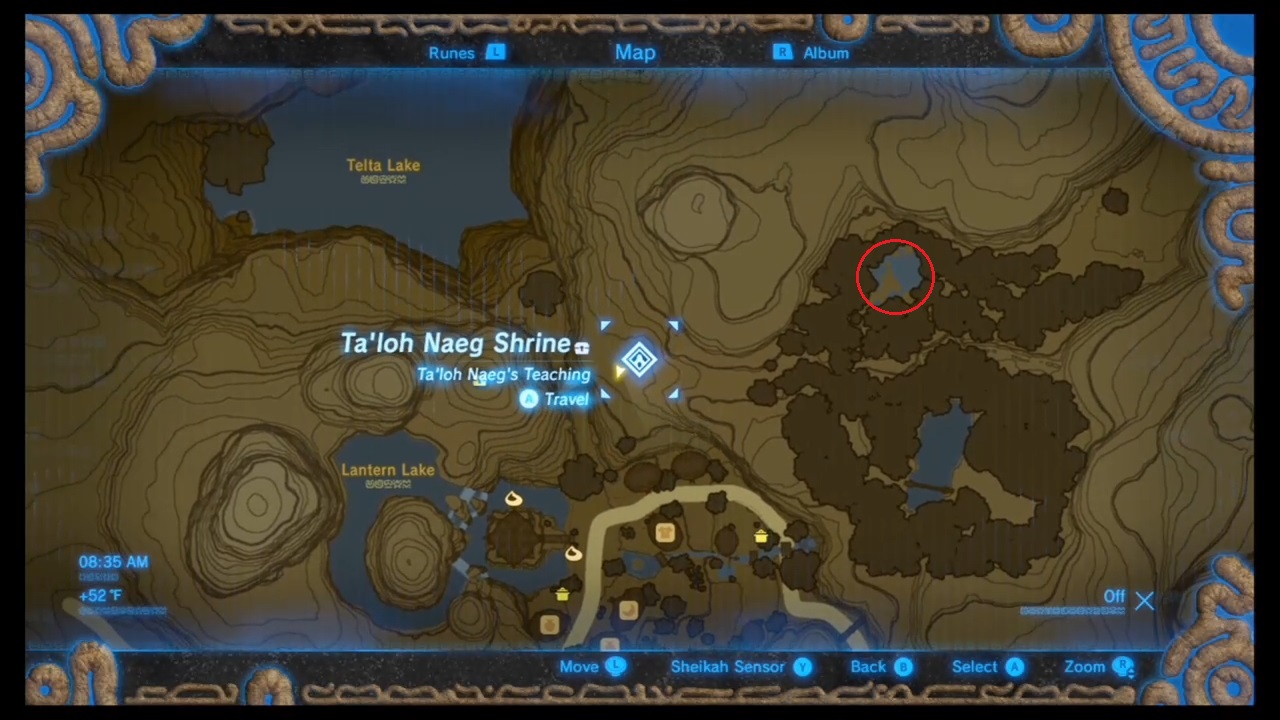Select the white marker north of Lantern Lake
Screen dimensions: 1280x720
pos(512,500)
